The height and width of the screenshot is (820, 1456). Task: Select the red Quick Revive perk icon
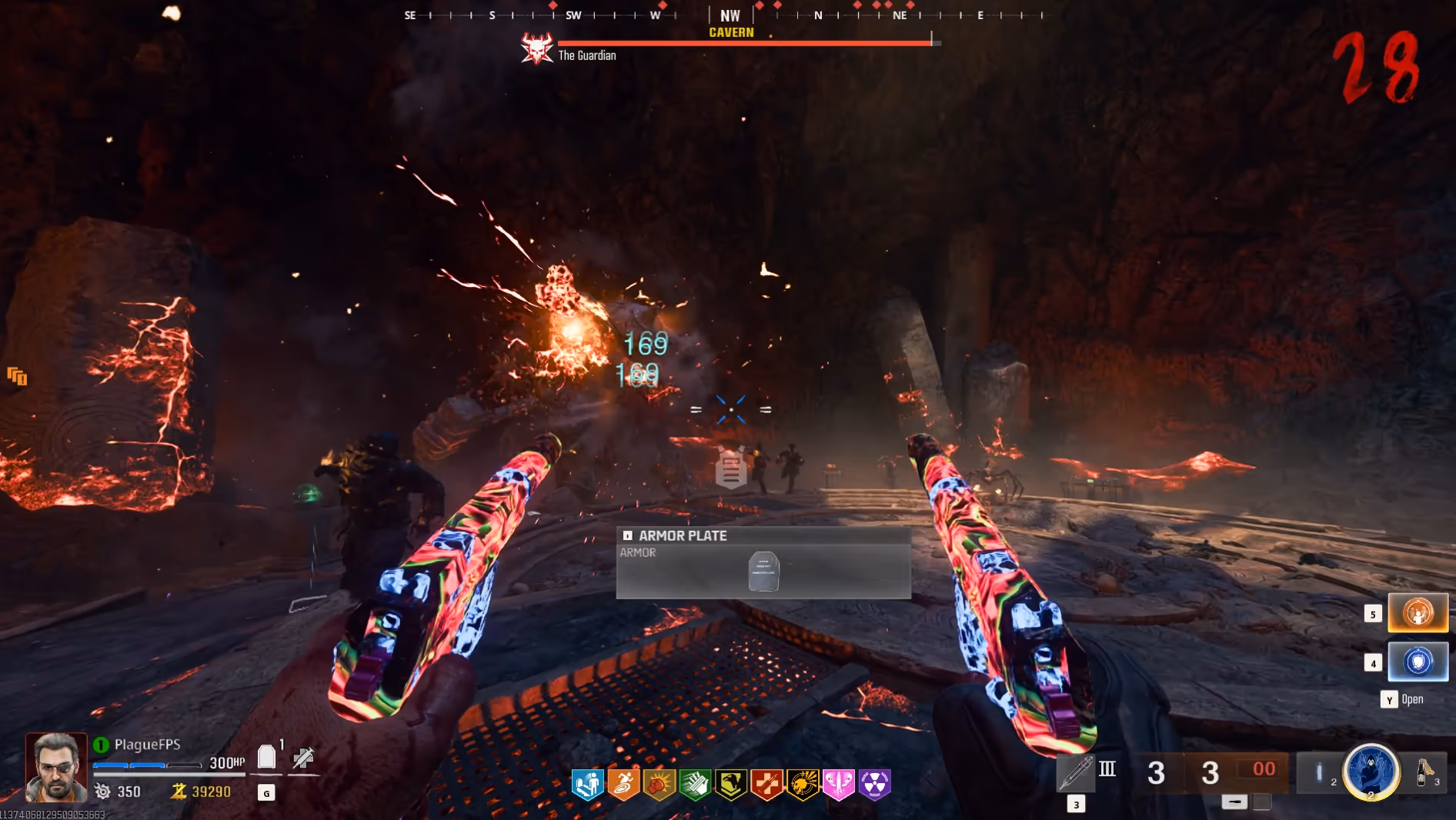[x=766, y=784]
